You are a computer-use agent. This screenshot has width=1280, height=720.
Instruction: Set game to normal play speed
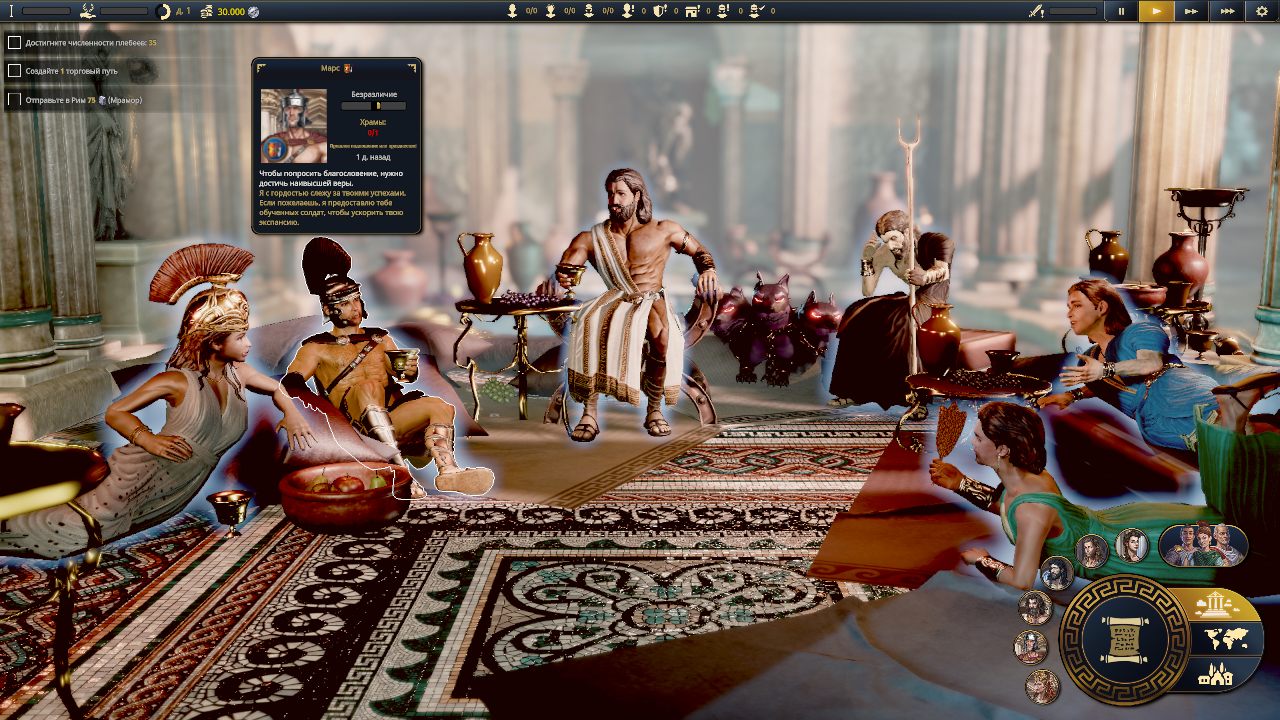coord(1156,11)
